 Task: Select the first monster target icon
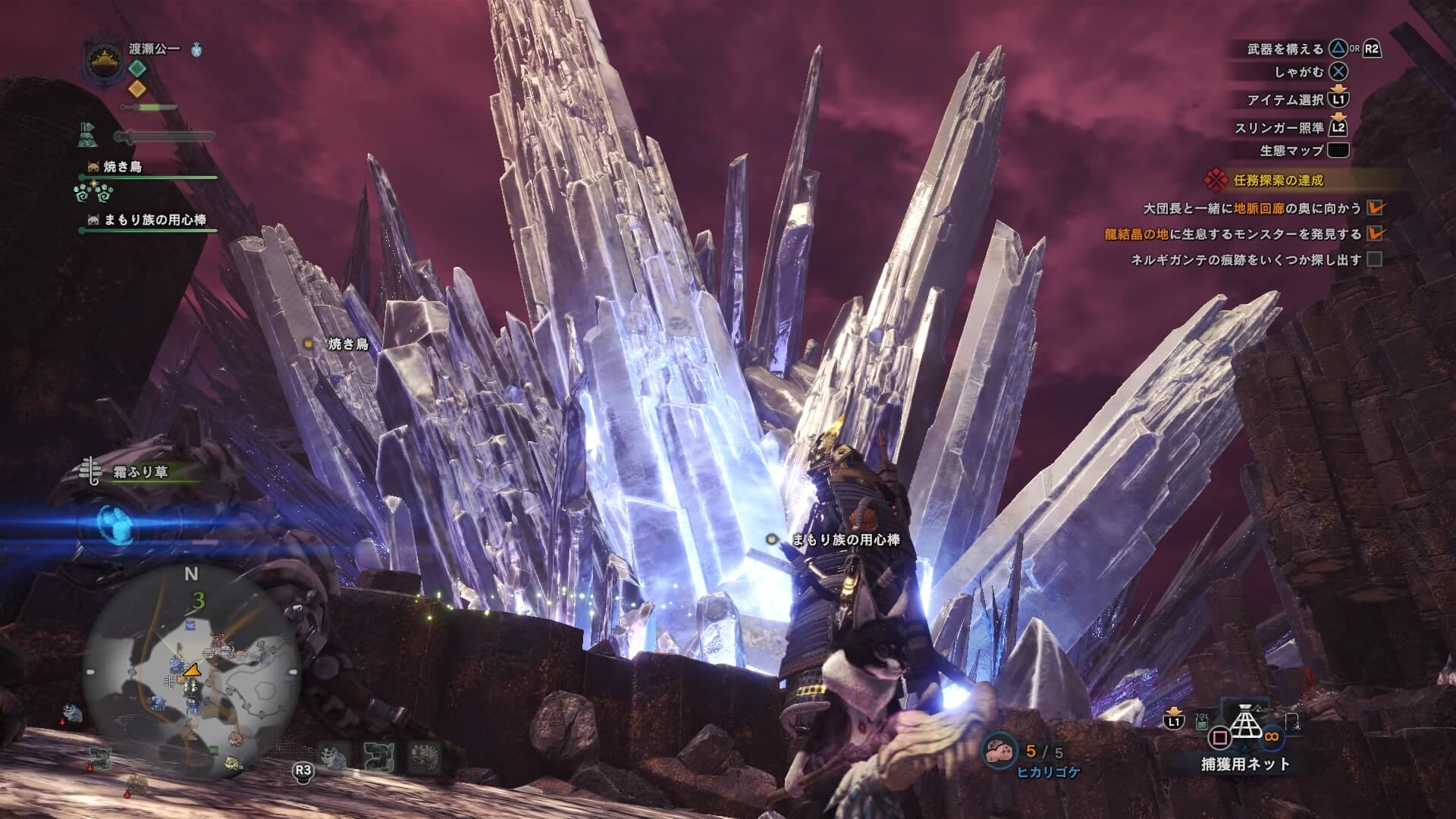(332, 754)
